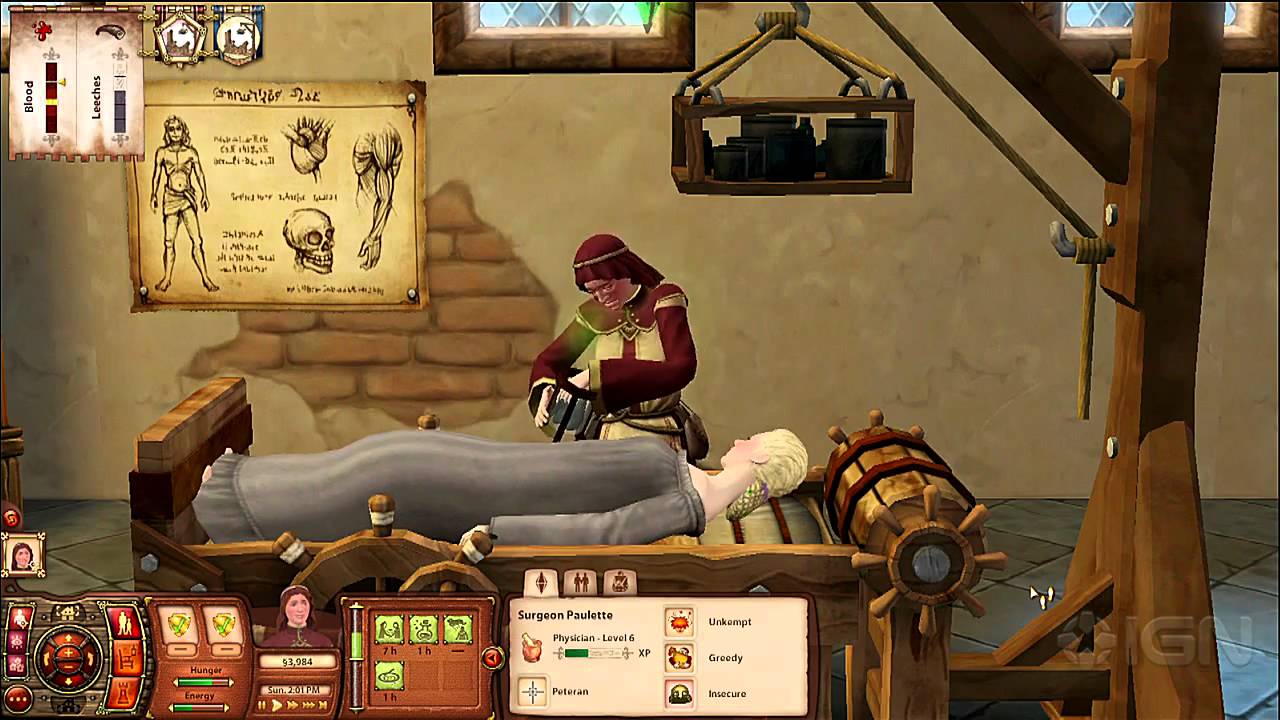Click the Unkempt trait icon
Screen dimensions: 1280x720
680,622
